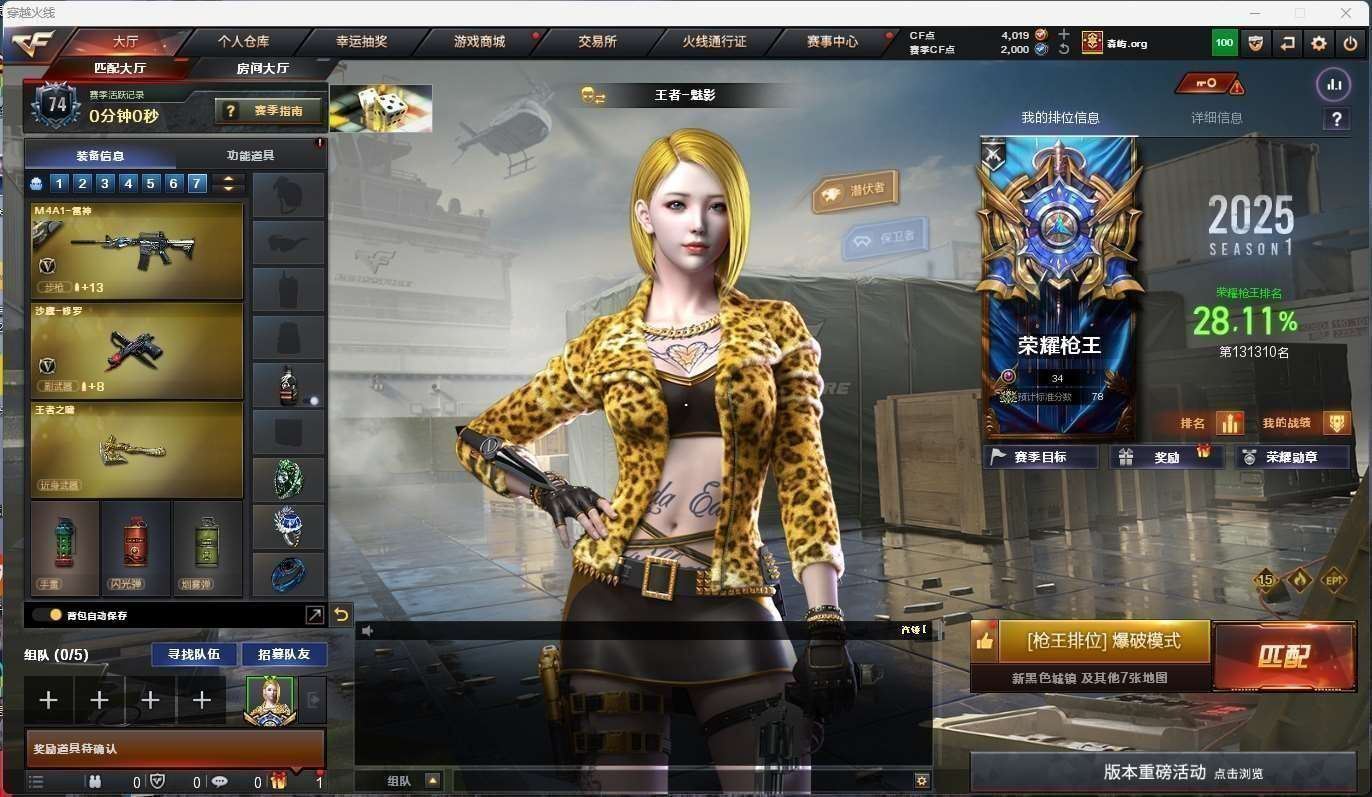The image size is (1372, 797).
Task: Start matchmaking with the 匹配 button
Action: tap(1284, 656)
